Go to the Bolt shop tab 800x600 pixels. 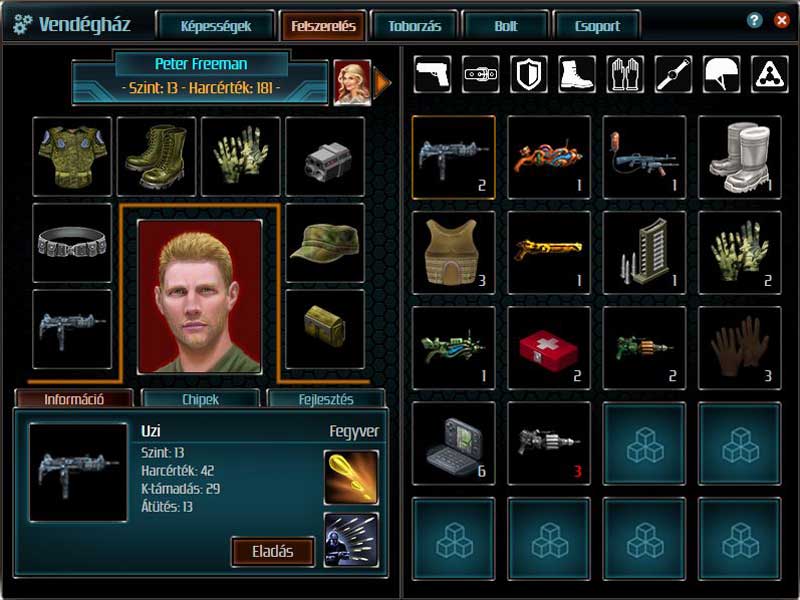(x=506, y=26)
